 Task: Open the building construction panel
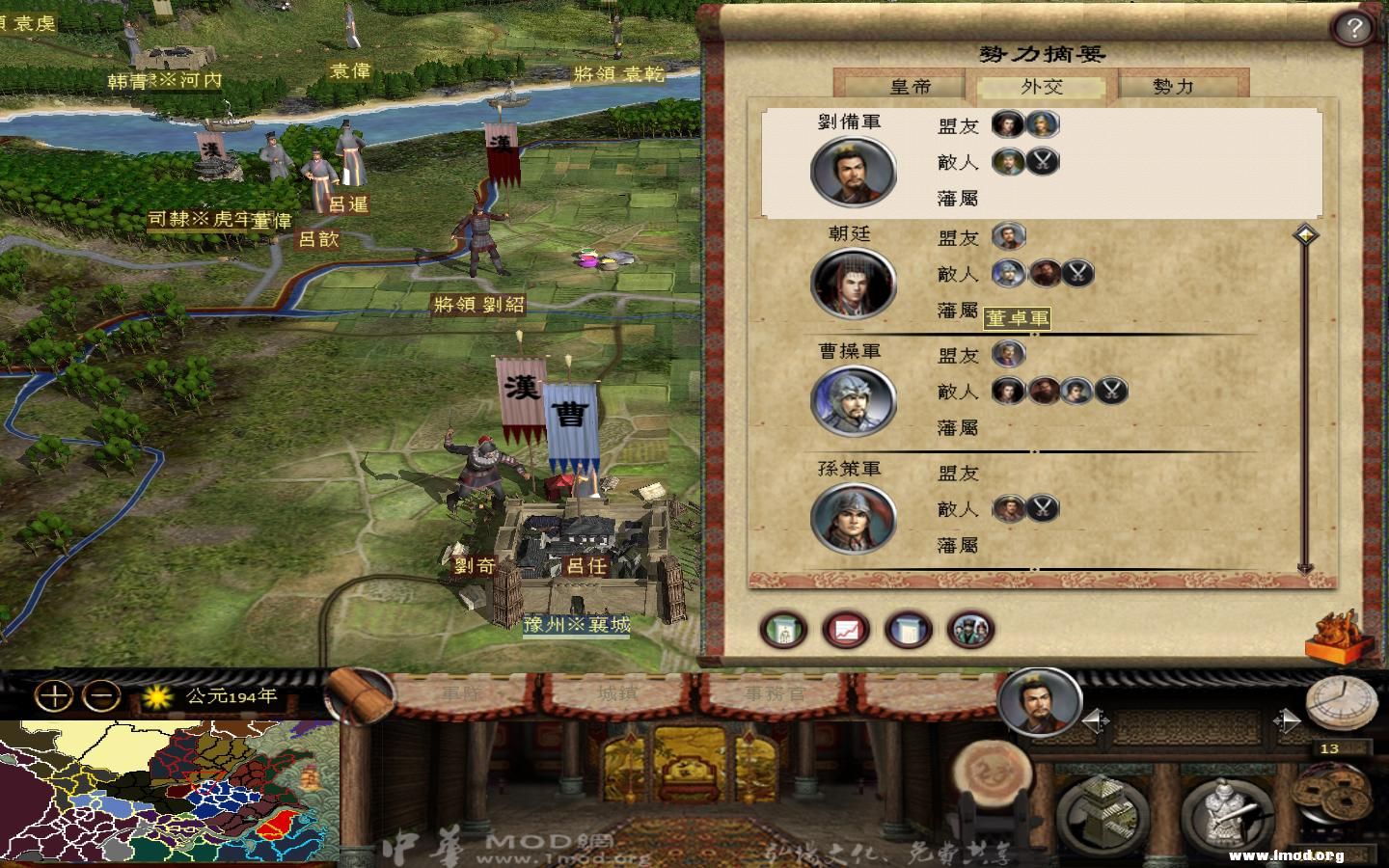(1103, 812)
